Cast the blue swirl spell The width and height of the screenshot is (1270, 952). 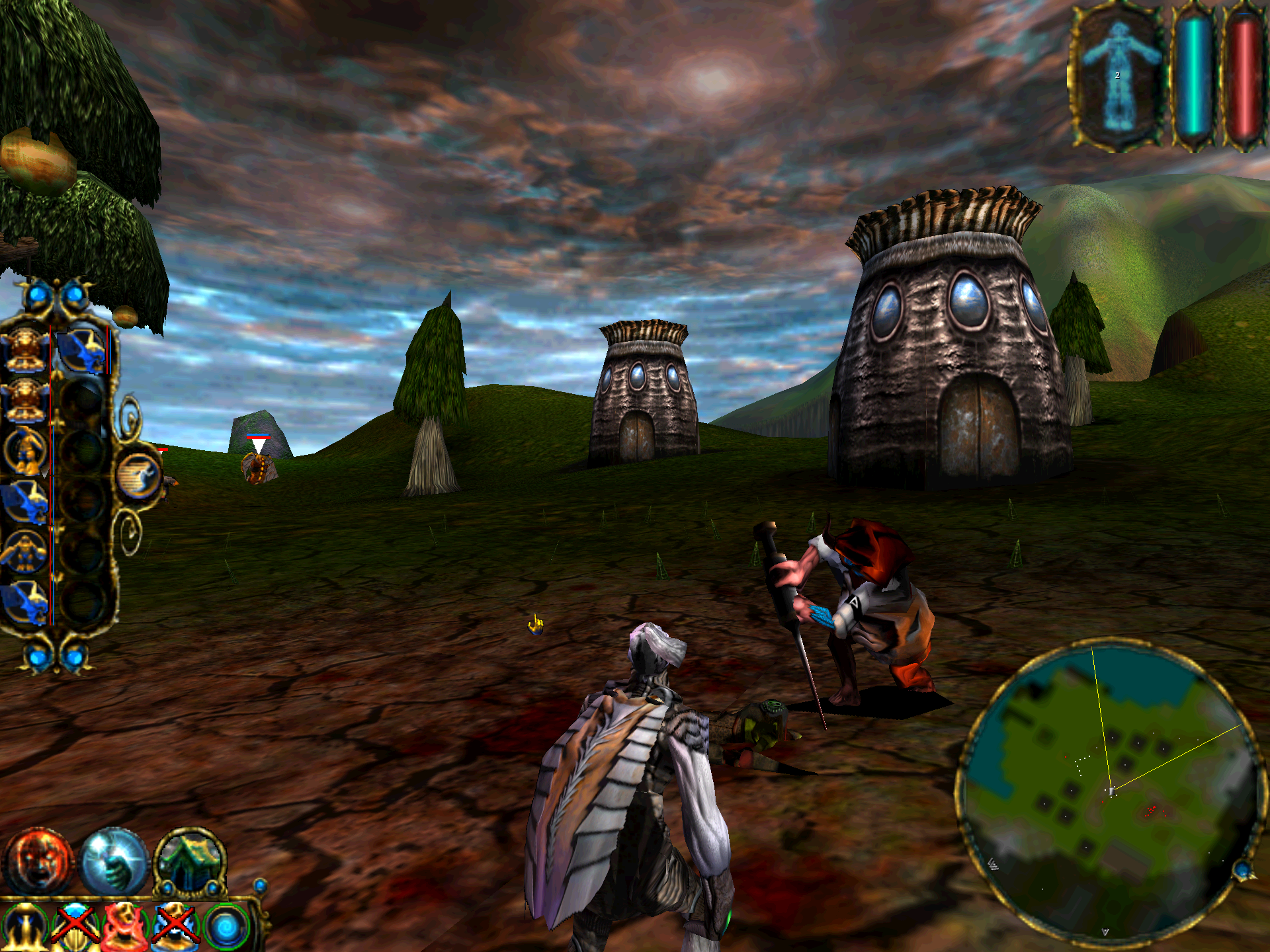(226, 927)
